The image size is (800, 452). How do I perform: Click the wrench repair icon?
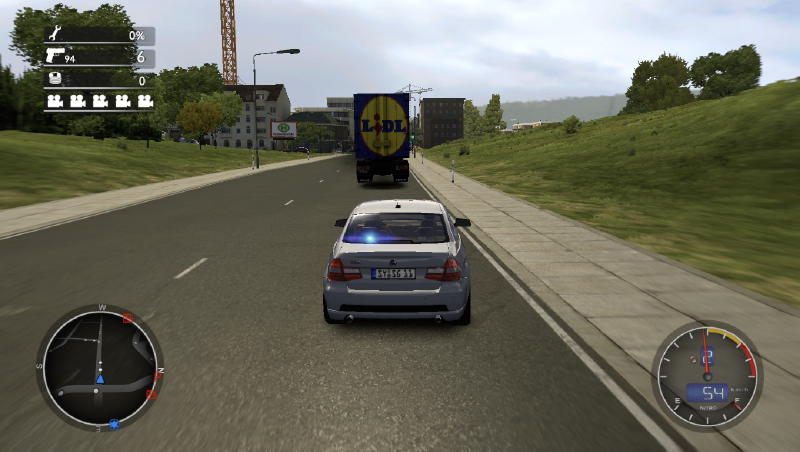click(x=54, y=35)
